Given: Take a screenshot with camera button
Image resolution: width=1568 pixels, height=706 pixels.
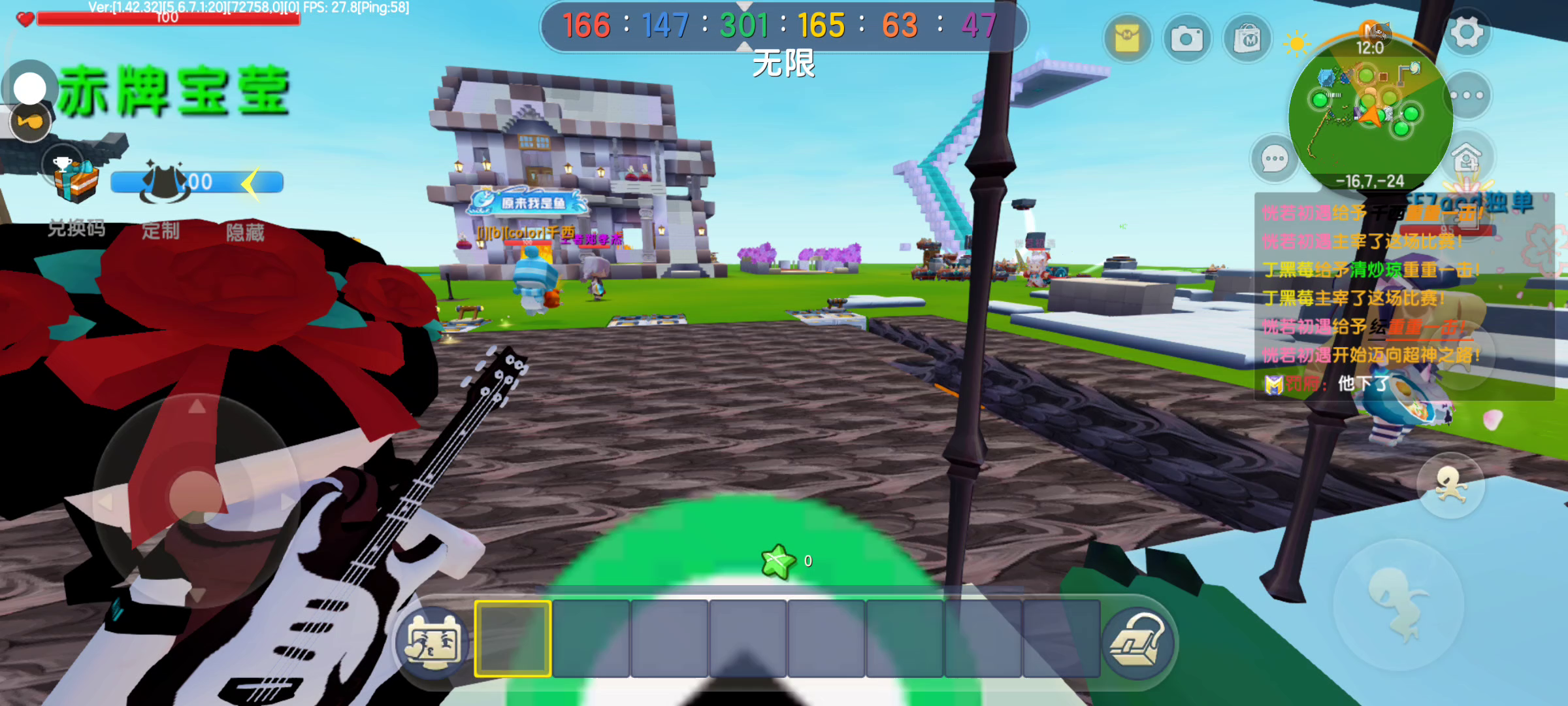Looking at the screenshot, I should pos(1187,39).
